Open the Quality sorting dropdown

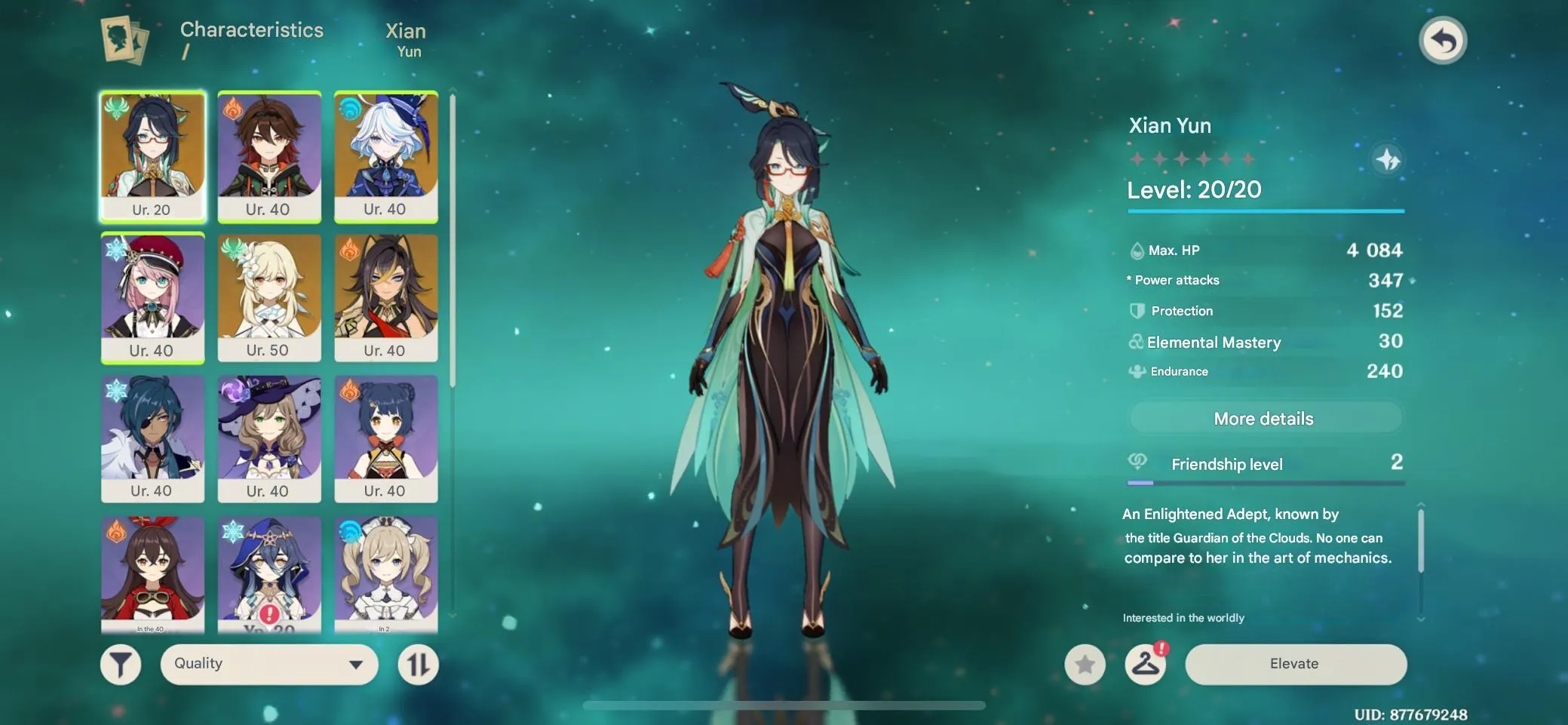(269, 664)
